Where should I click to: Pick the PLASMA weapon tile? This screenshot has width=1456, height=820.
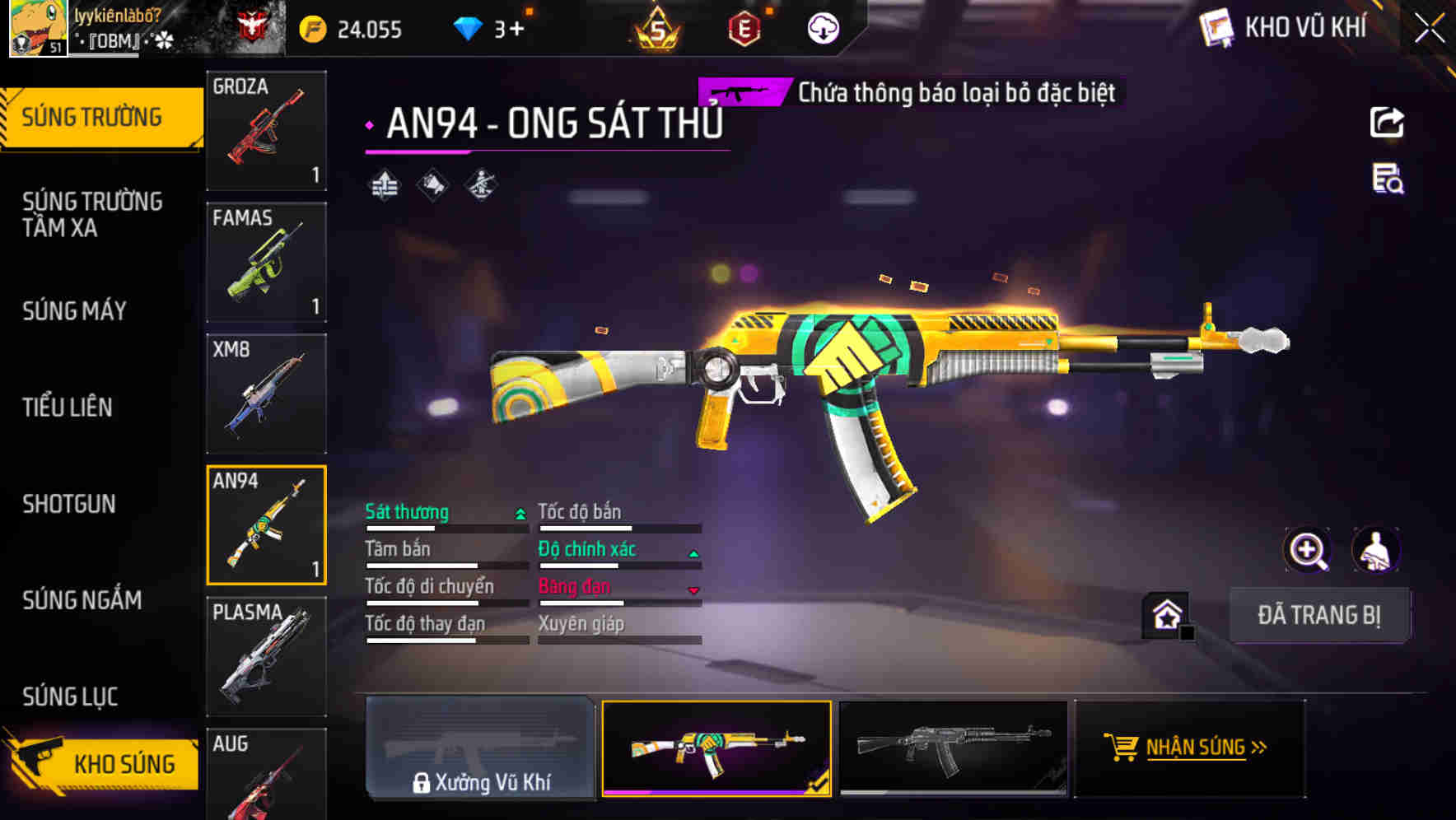click(x=266, y=656)
